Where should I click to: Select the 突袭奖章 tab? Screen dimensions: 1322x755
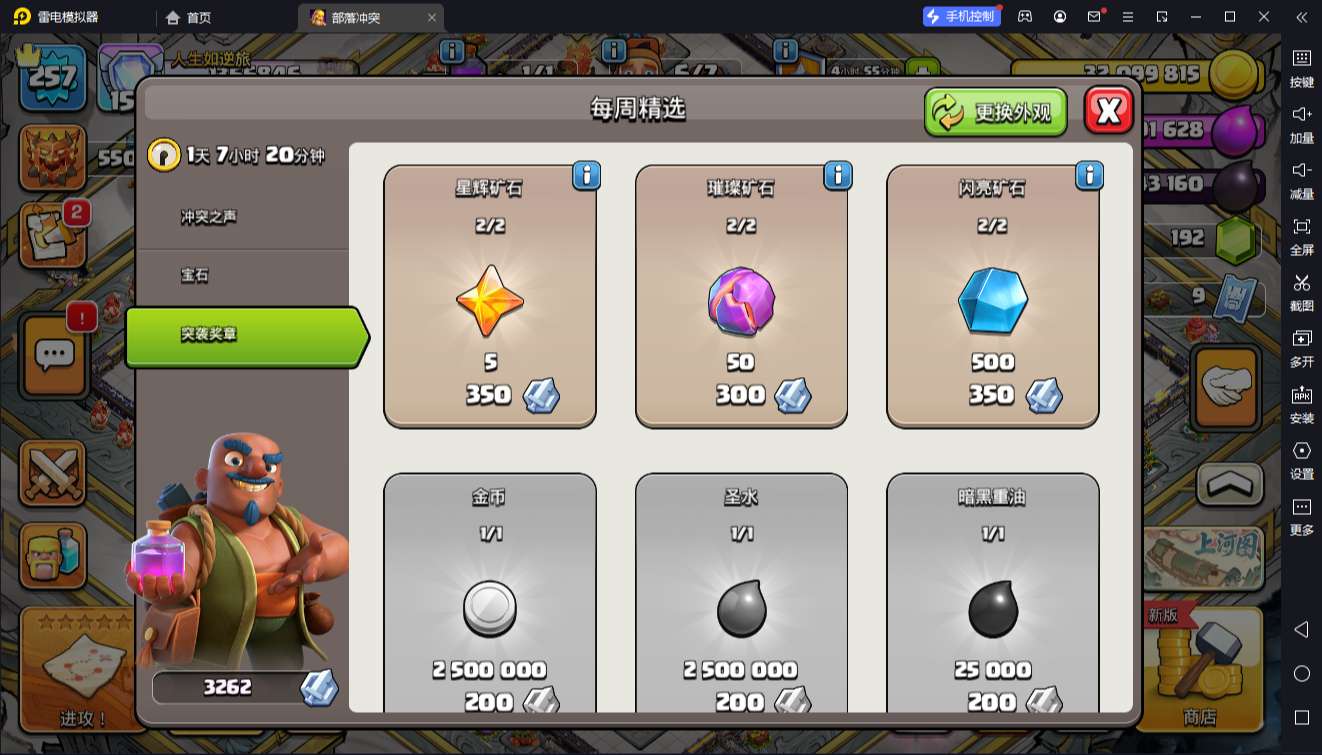(x=240, y=335)
